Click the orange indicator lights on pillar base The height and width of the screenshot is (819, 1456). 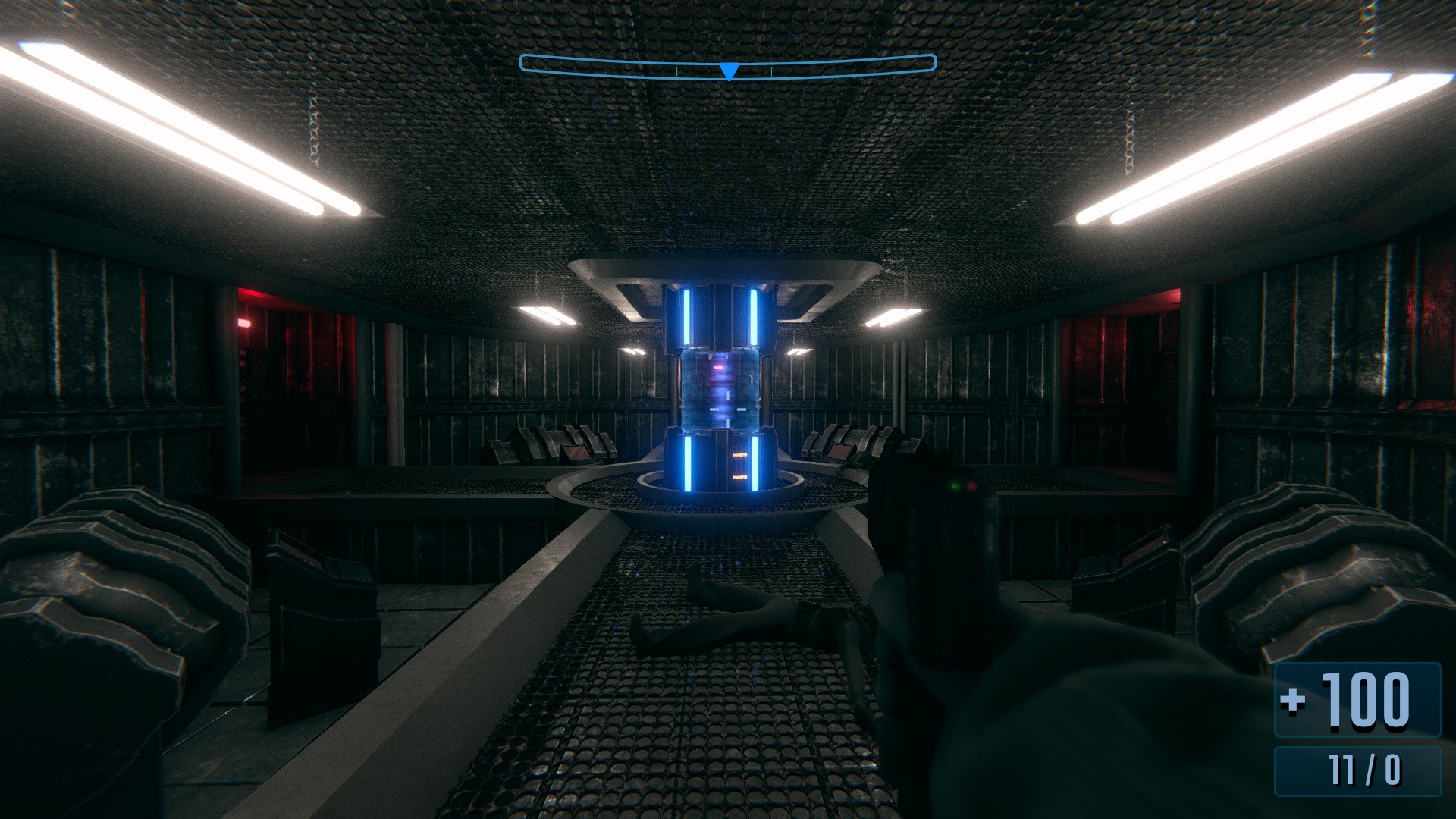tap(739, 466)
